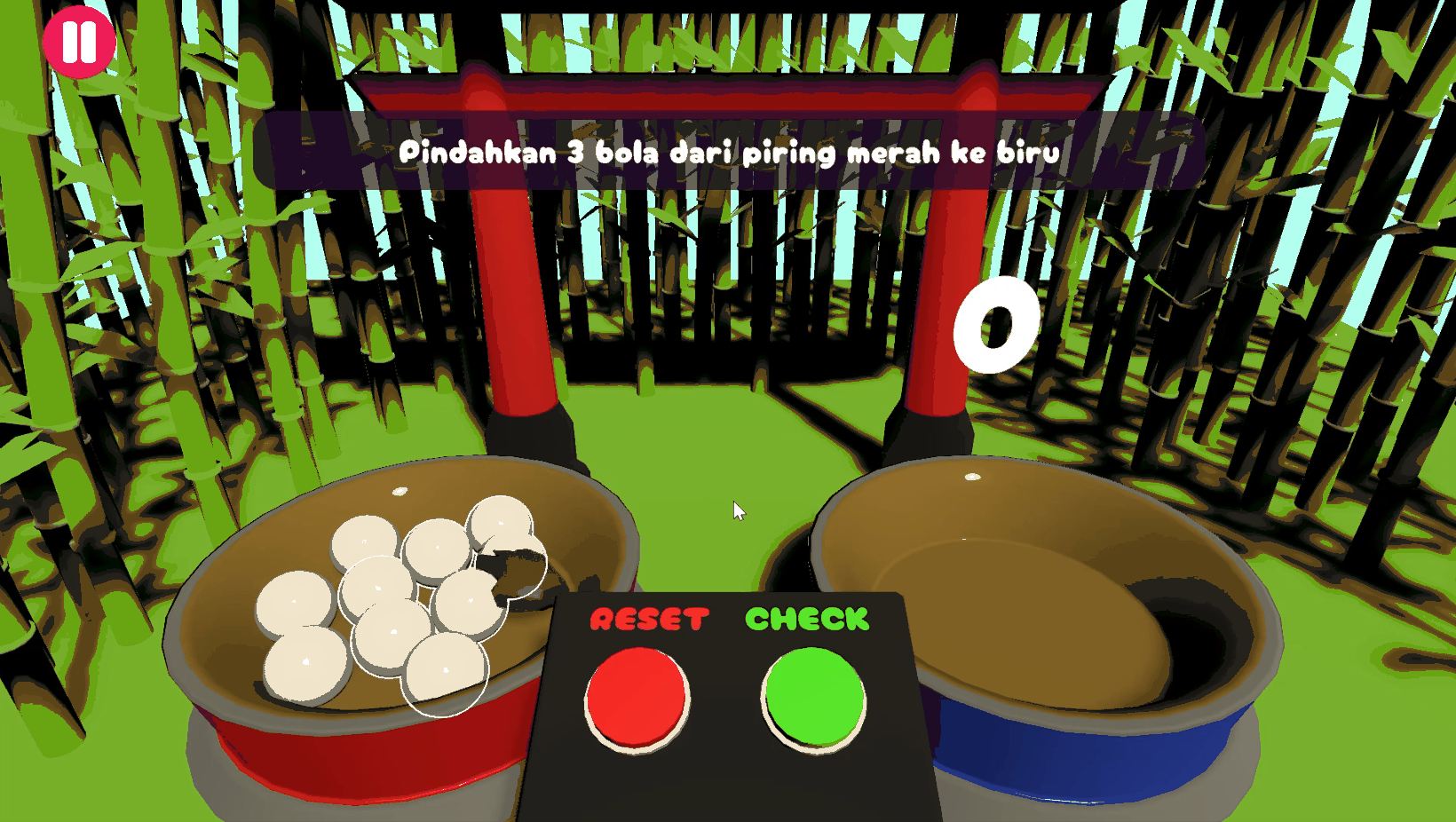1456x822 pixels.
Task: Hit the red RESET button
Action: coord(637,698)
